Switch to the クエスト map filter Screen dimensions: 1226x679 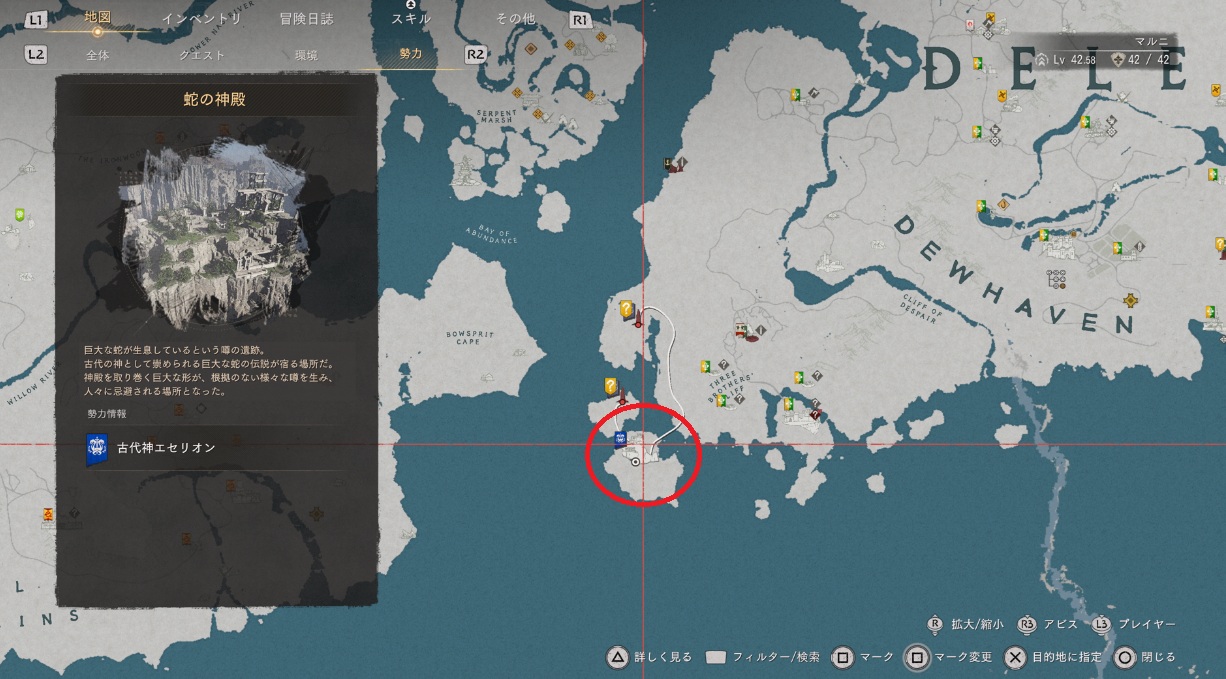[x=201, y=55]
